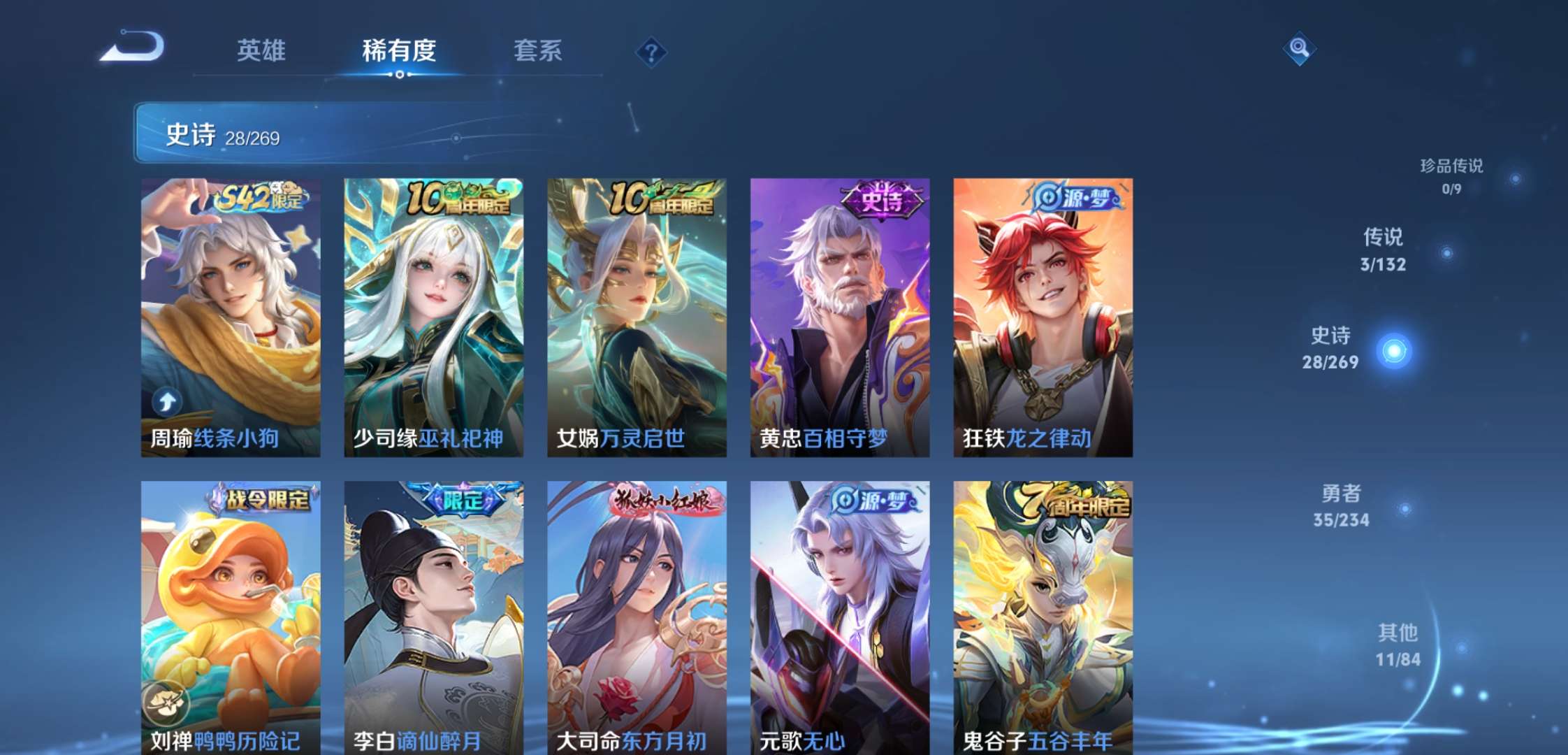Click the upgrade arrow on 周瑜's skin card
1568x755 pixels.
[167, 401]
